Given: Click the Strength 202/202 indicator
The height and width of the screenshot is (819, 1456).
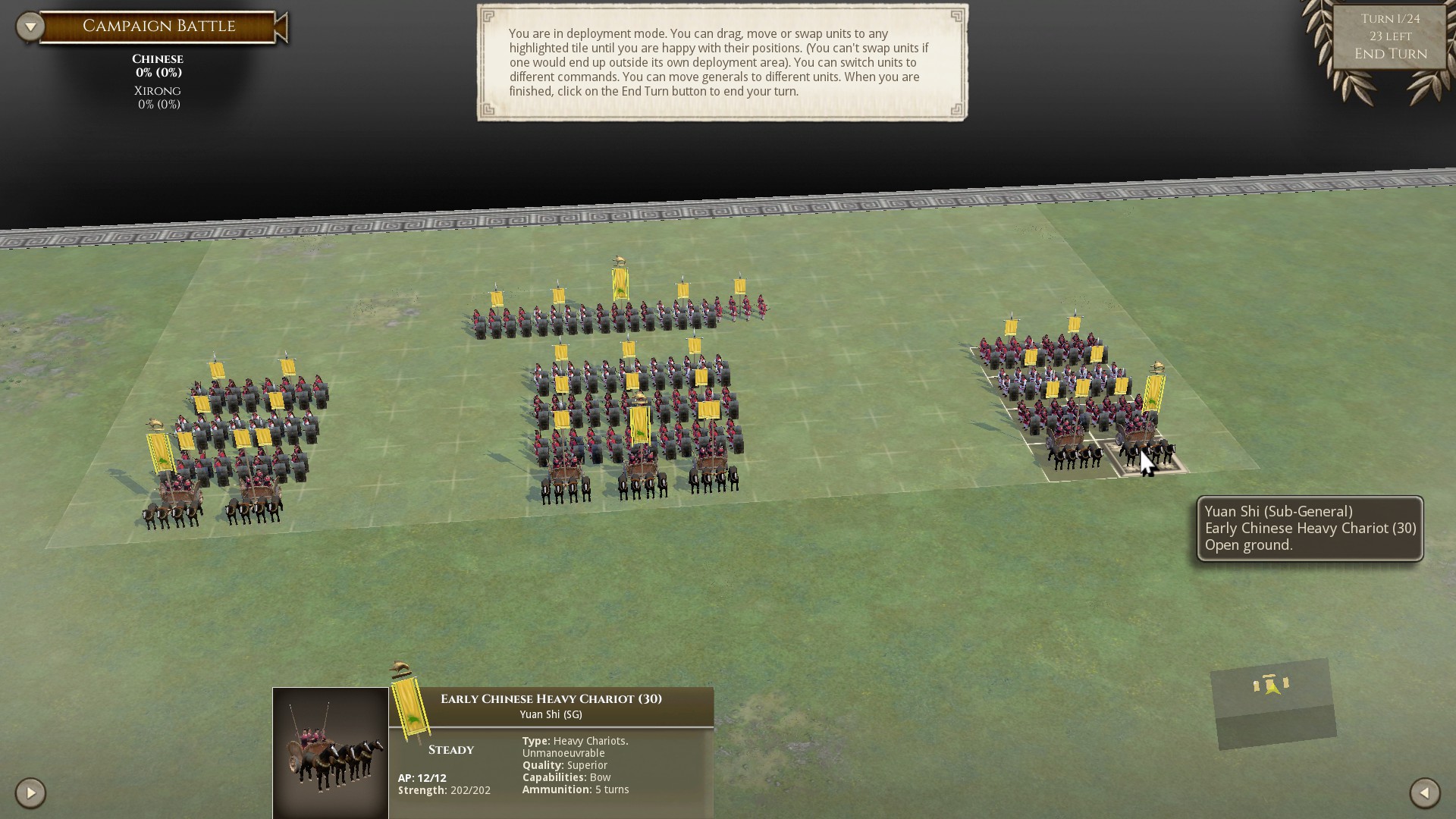Looking at the screenshot, I should [x=444, y=790].
